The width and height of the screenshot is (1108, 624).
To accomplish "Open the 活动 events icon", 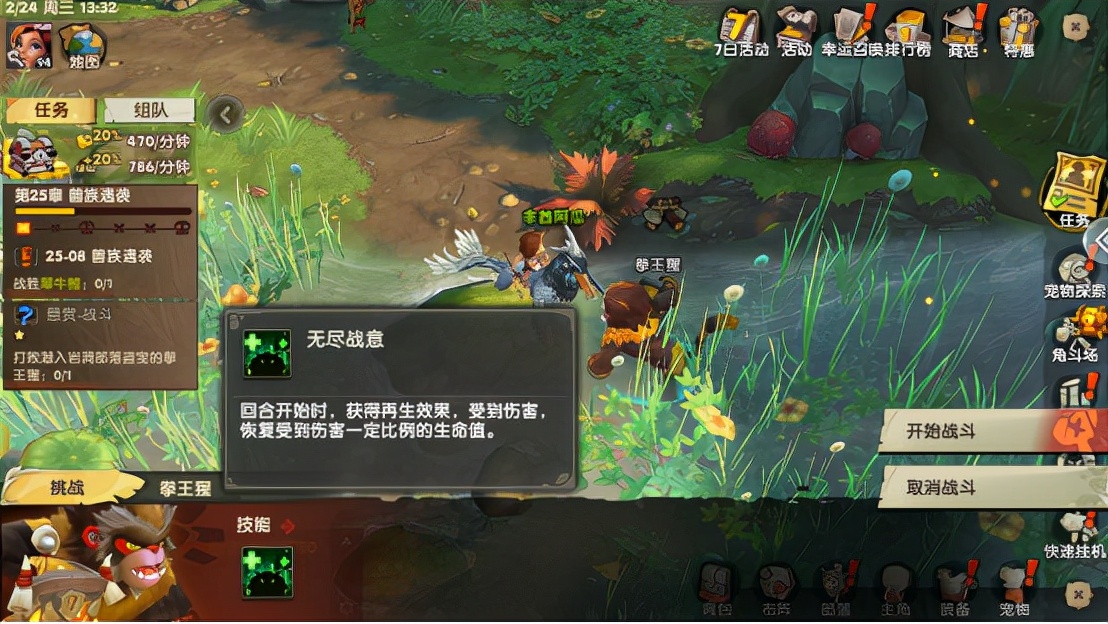I will pyautogui.click(x=797, y=31).
